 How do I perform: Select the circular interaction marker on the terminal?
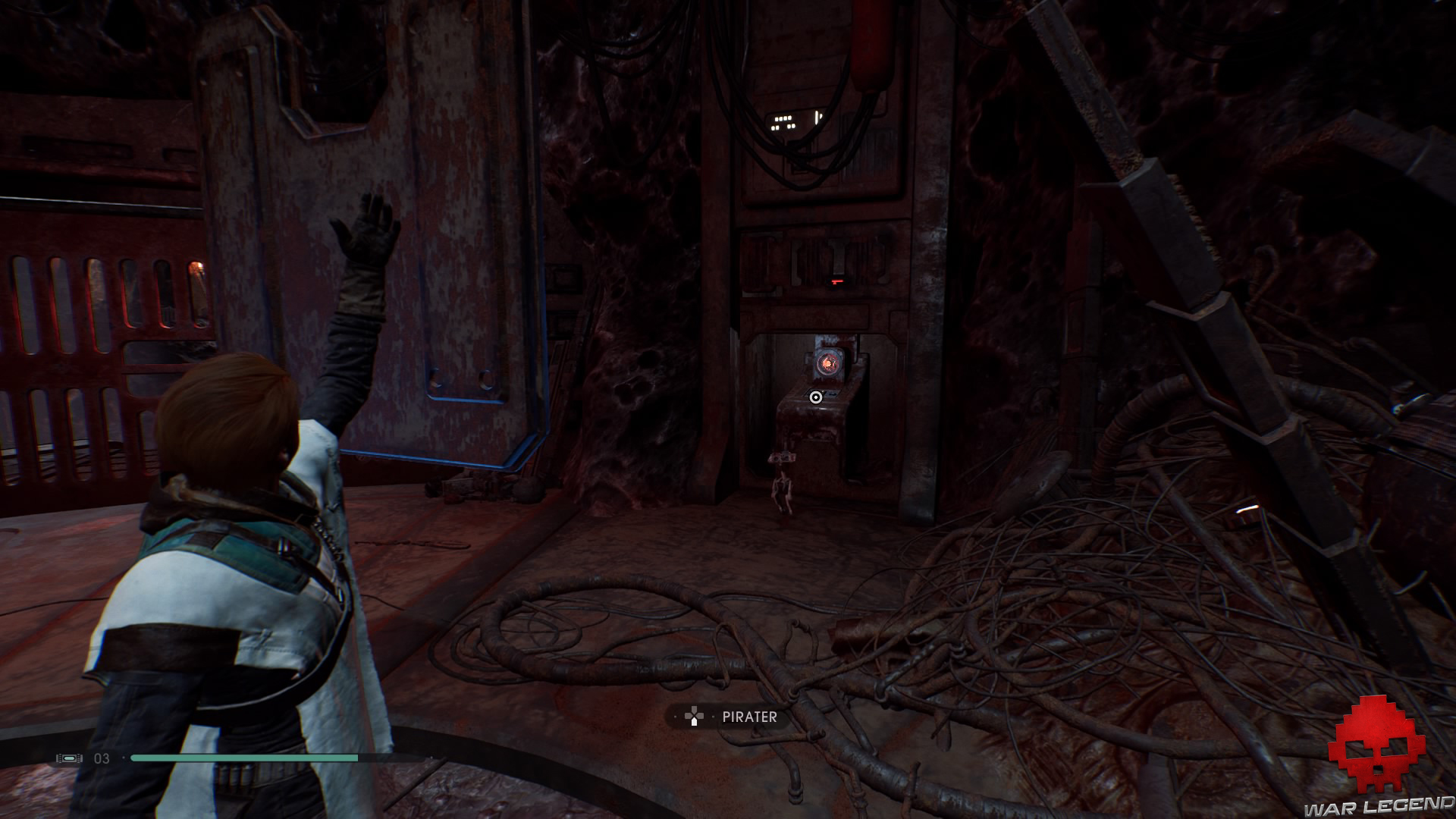pos(816,397)
